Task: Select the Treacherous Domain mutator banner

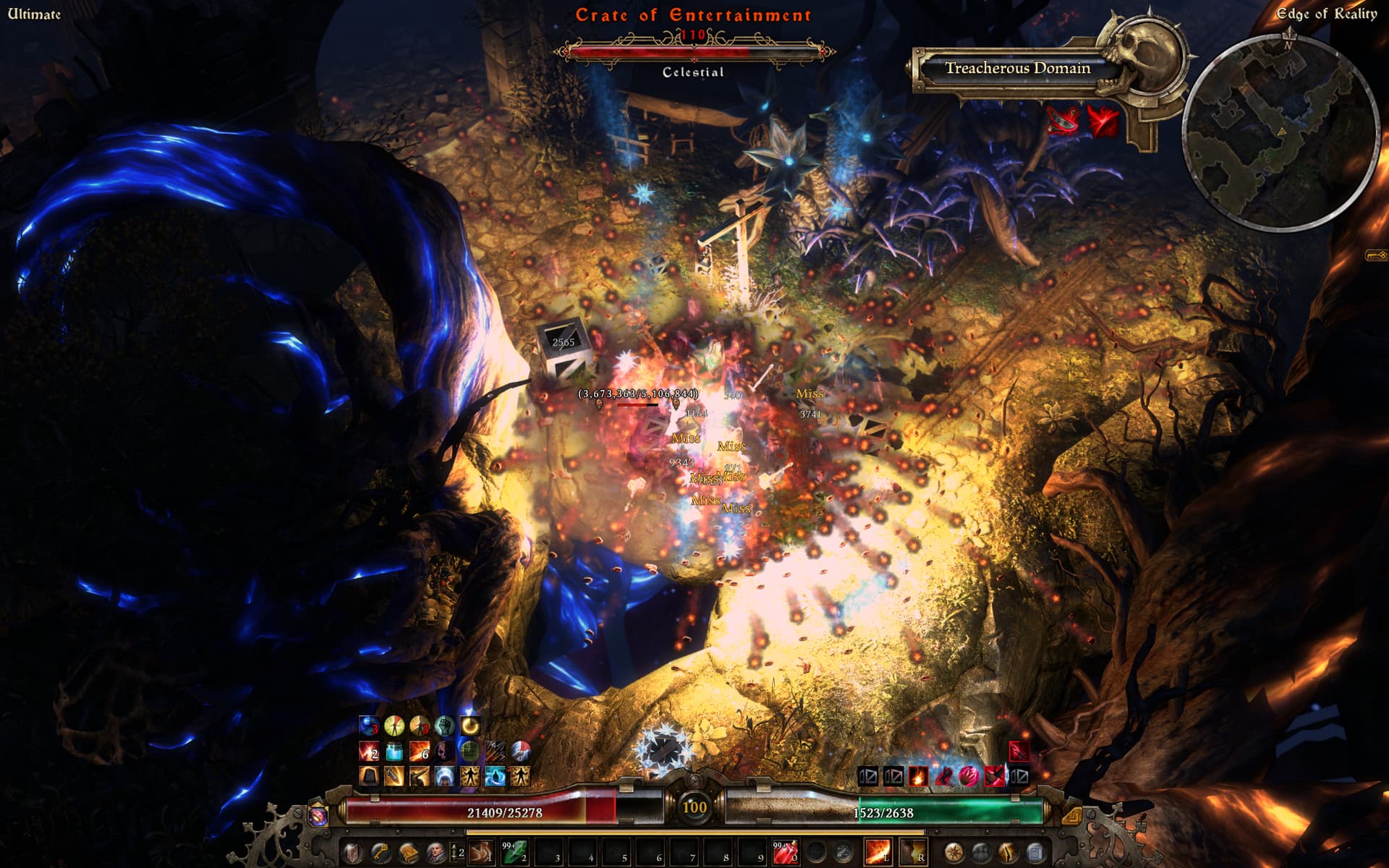Action: (x=1017, y=69)
